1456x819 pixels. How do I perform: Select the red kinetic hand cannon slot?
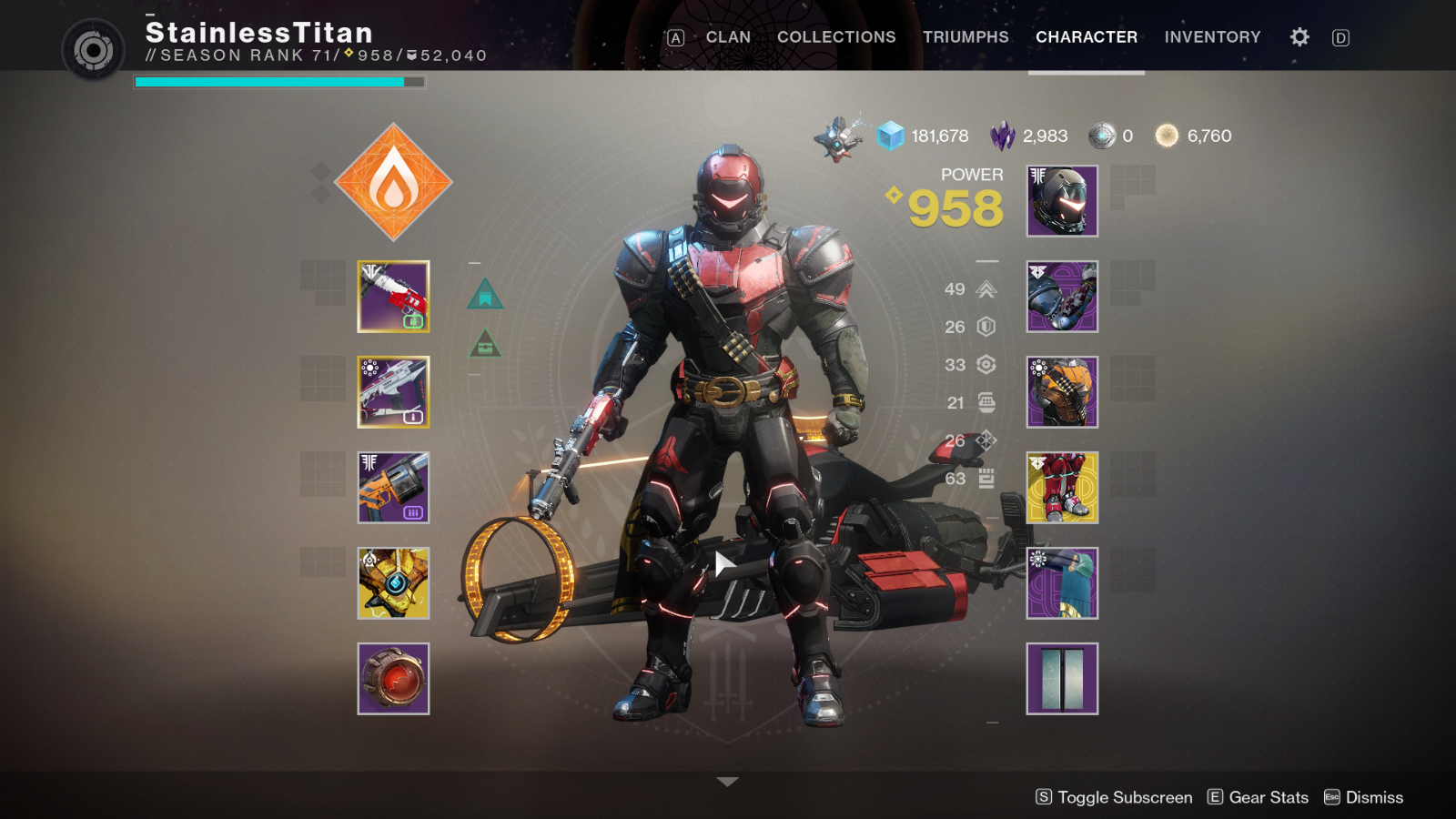coord(393,297)
